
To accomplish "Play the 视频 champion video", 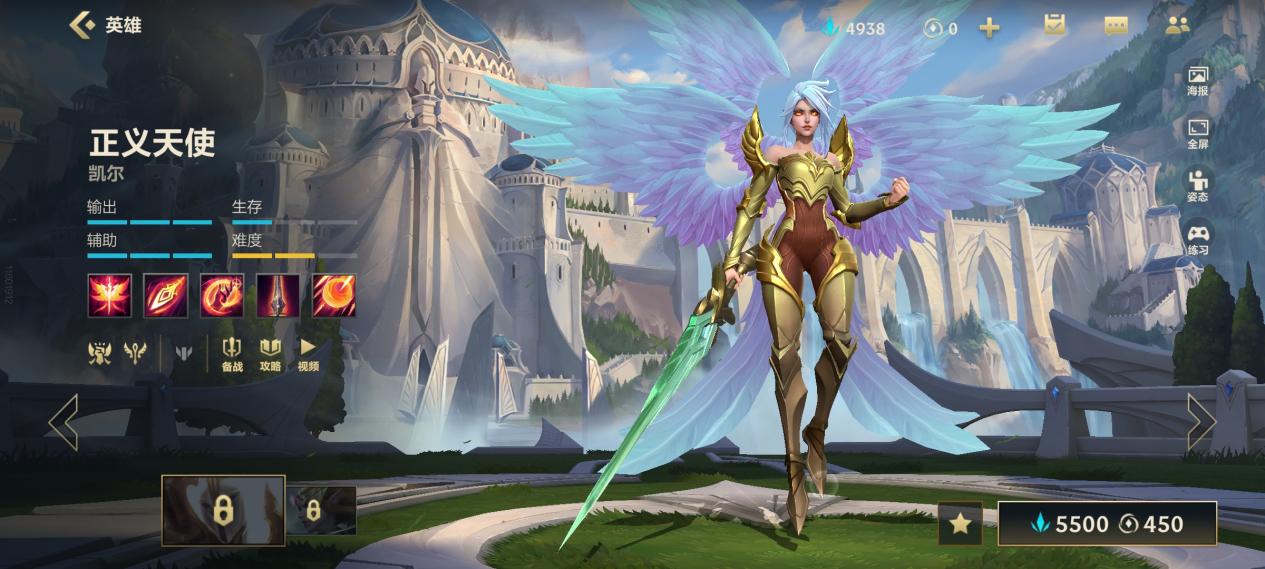I will click(308, 354).
